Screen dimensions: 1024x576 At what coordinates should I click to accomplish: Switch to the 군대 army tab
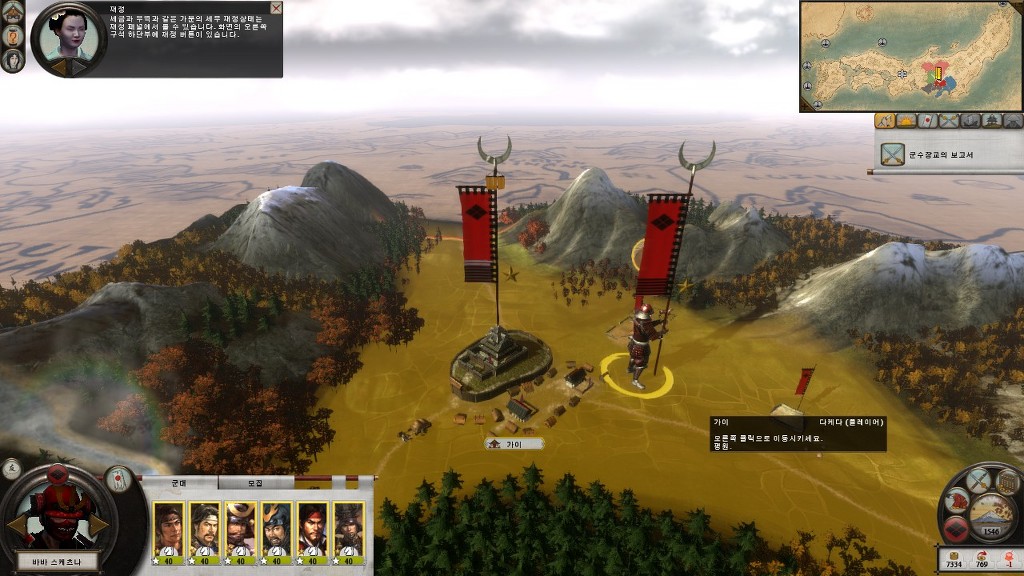pyautogui.click(x=179, y=483)
